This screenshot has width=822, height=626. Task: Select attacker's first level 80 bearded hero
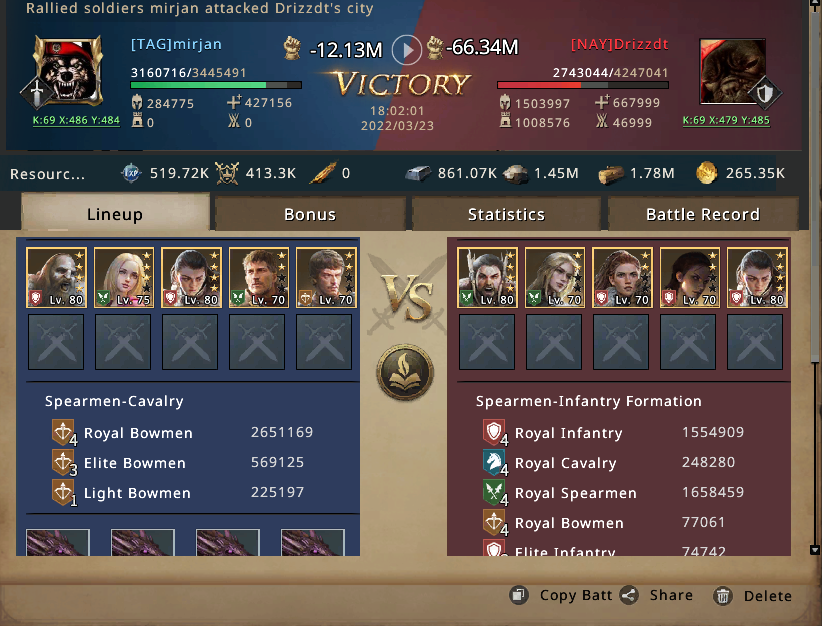56,277
